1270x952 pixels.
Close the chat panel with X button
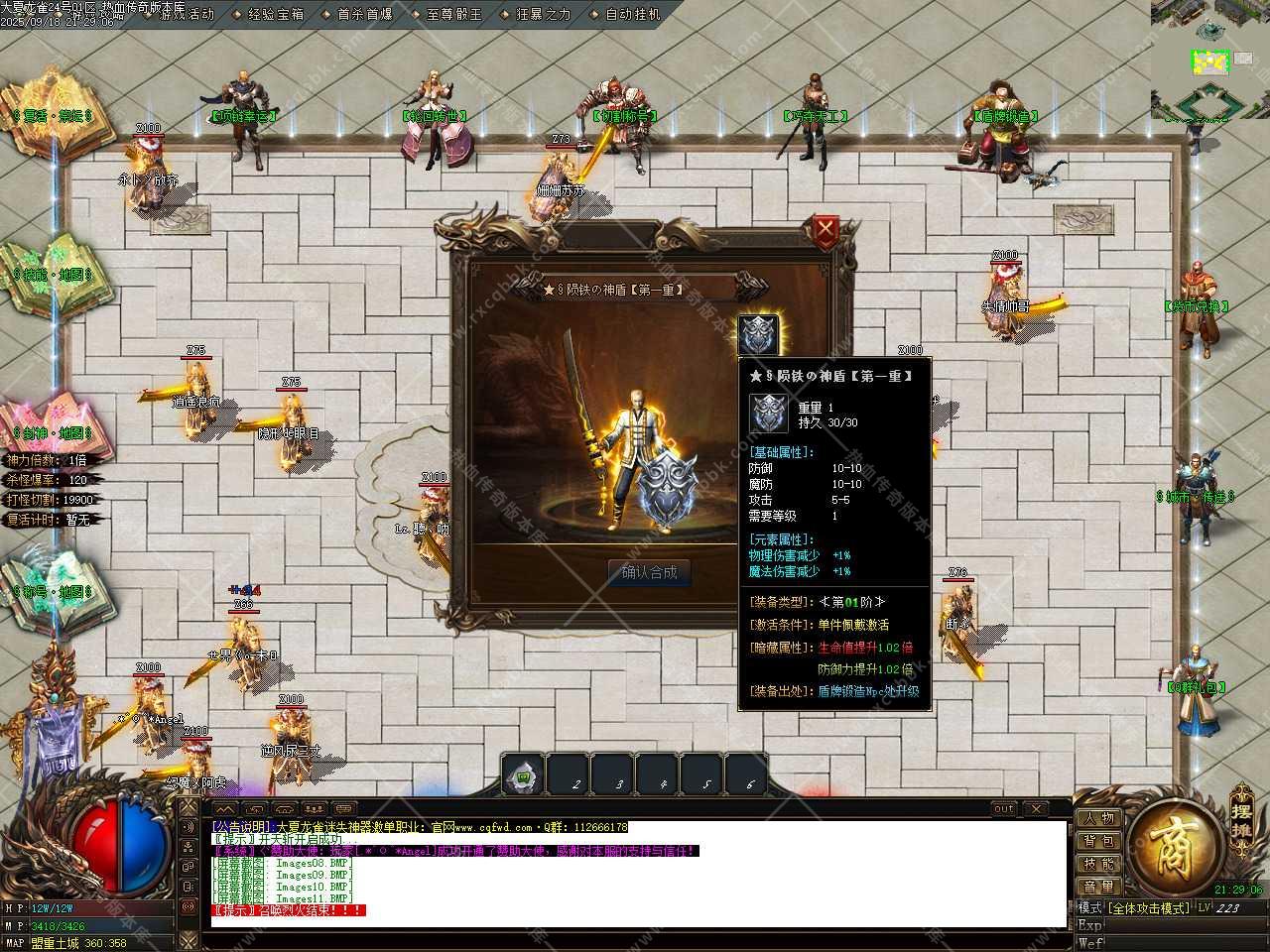(x=1035, y=809)
